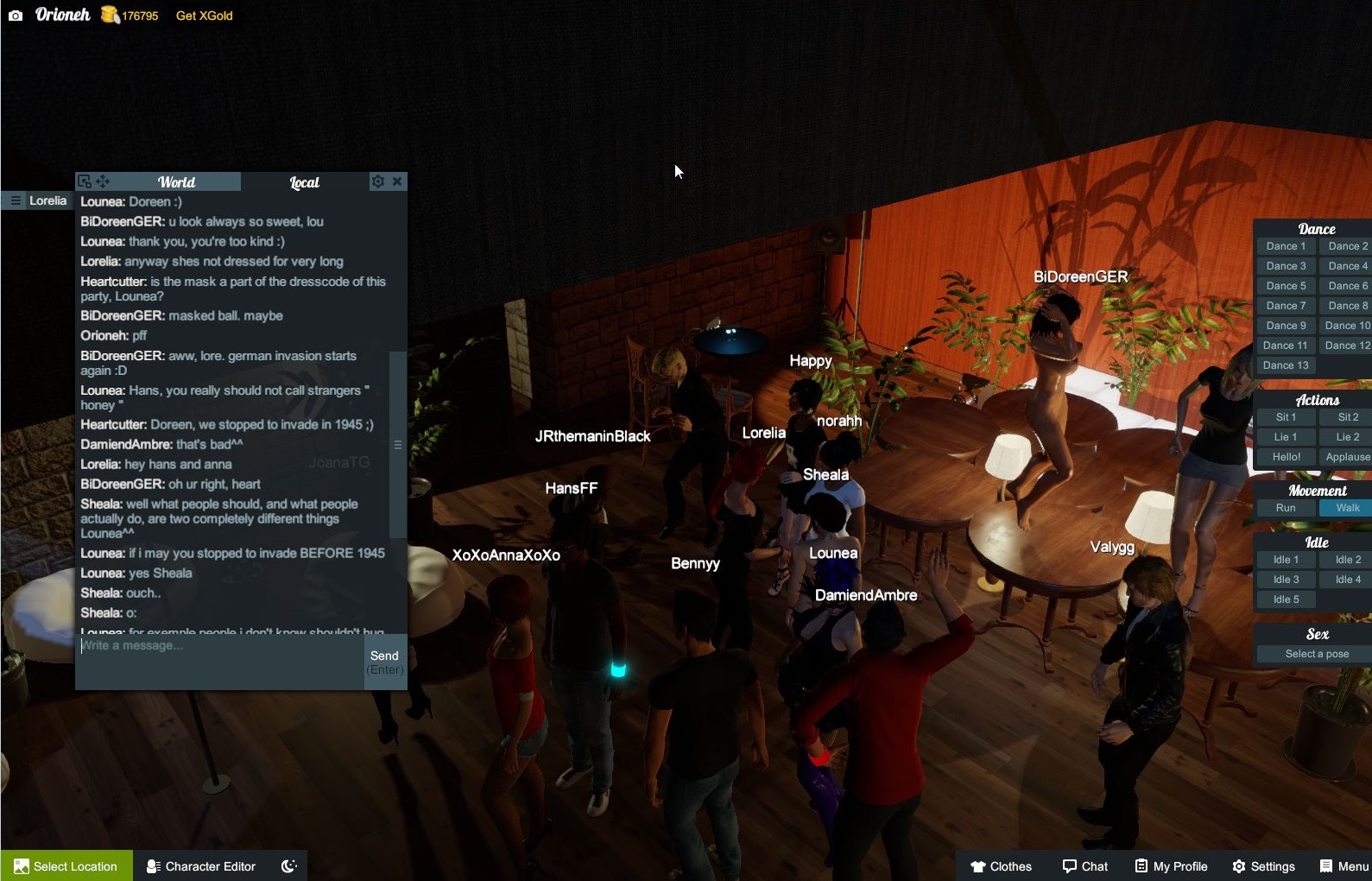Expand the Lorelia sidebar list icon
The width and height of the screenshot is (1372, 881).
(16, 200)
